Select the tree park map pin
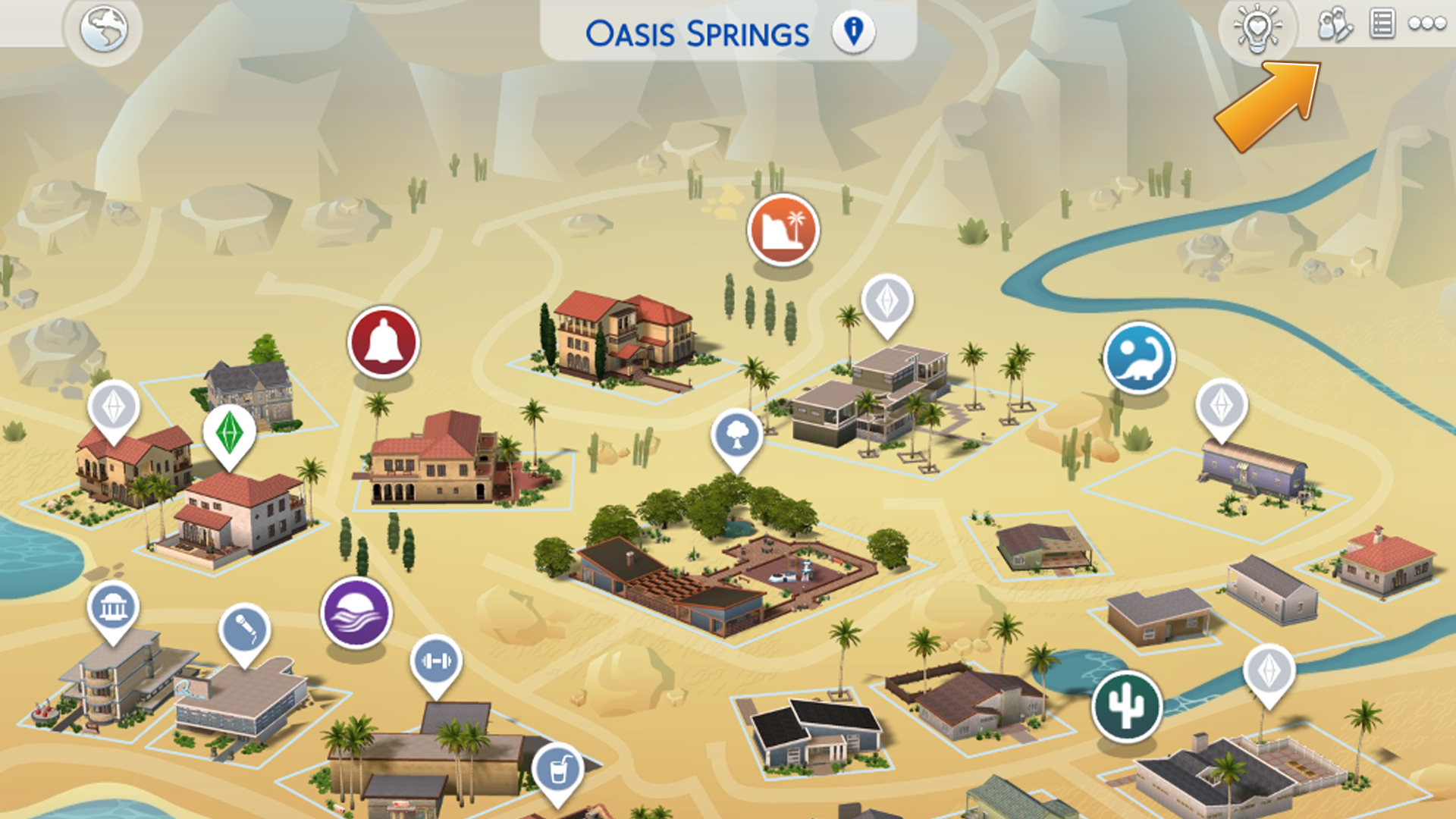This screenshot has height=819, width=1456. [736, 436]
